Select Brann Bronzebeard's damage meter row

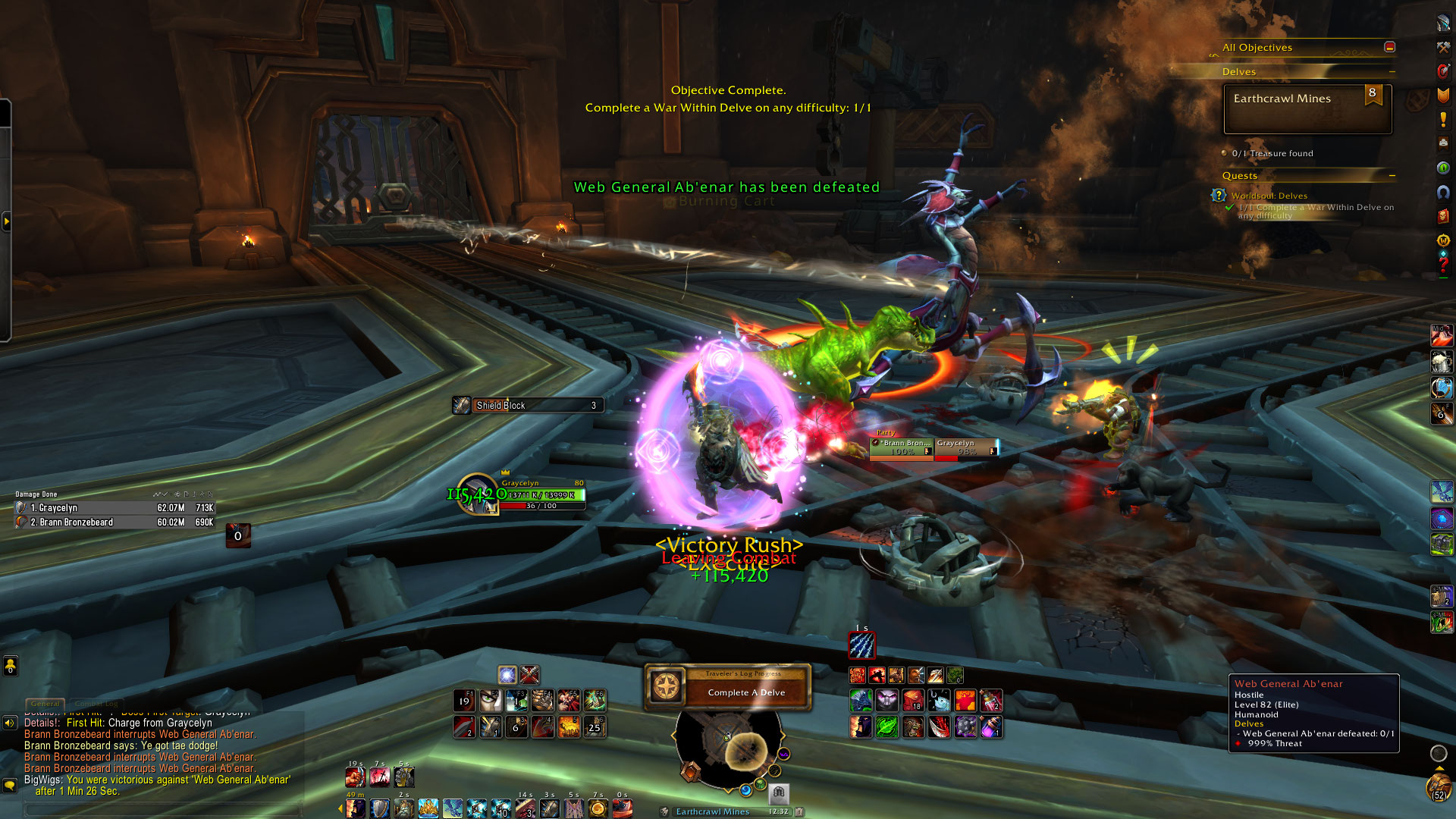coord(114,522)
